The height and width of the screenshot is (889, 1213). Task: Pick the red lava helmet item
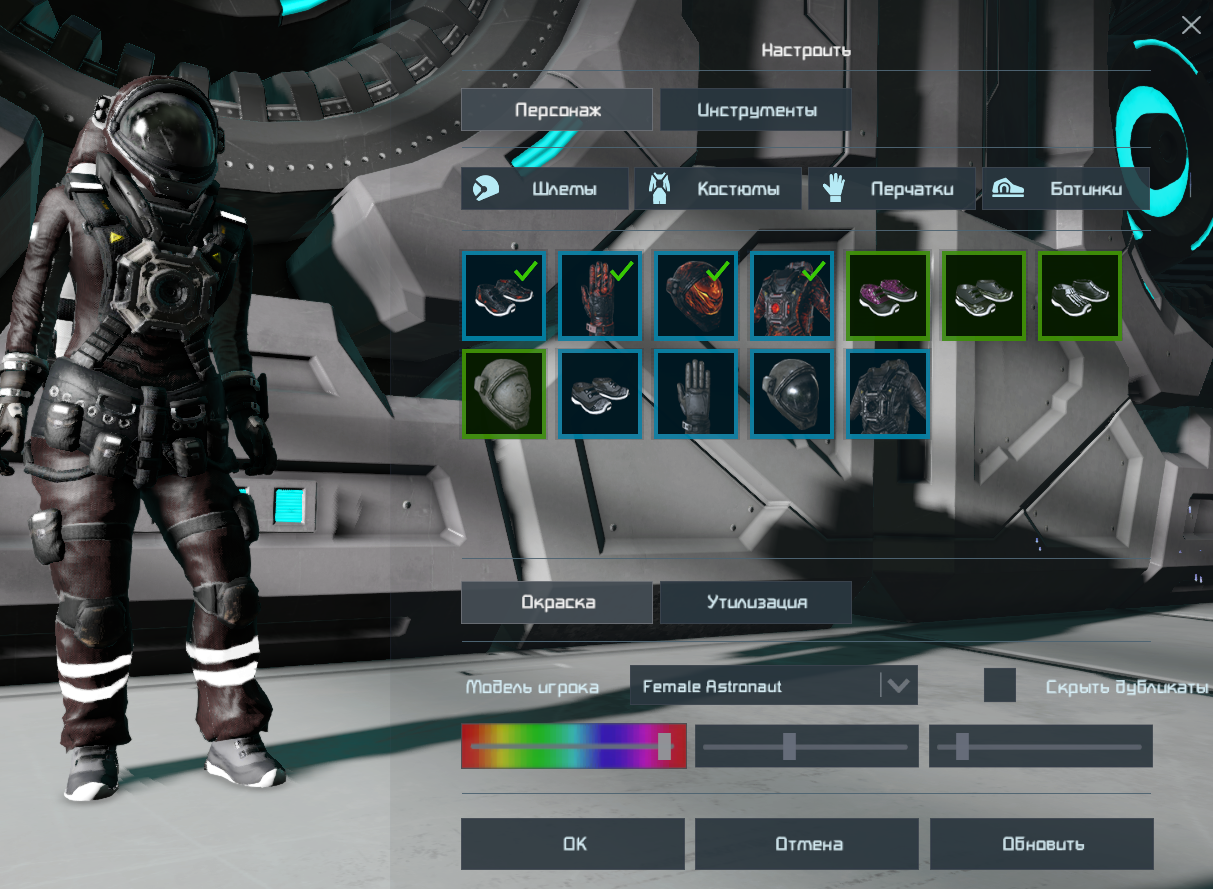(x=695, y=295)
